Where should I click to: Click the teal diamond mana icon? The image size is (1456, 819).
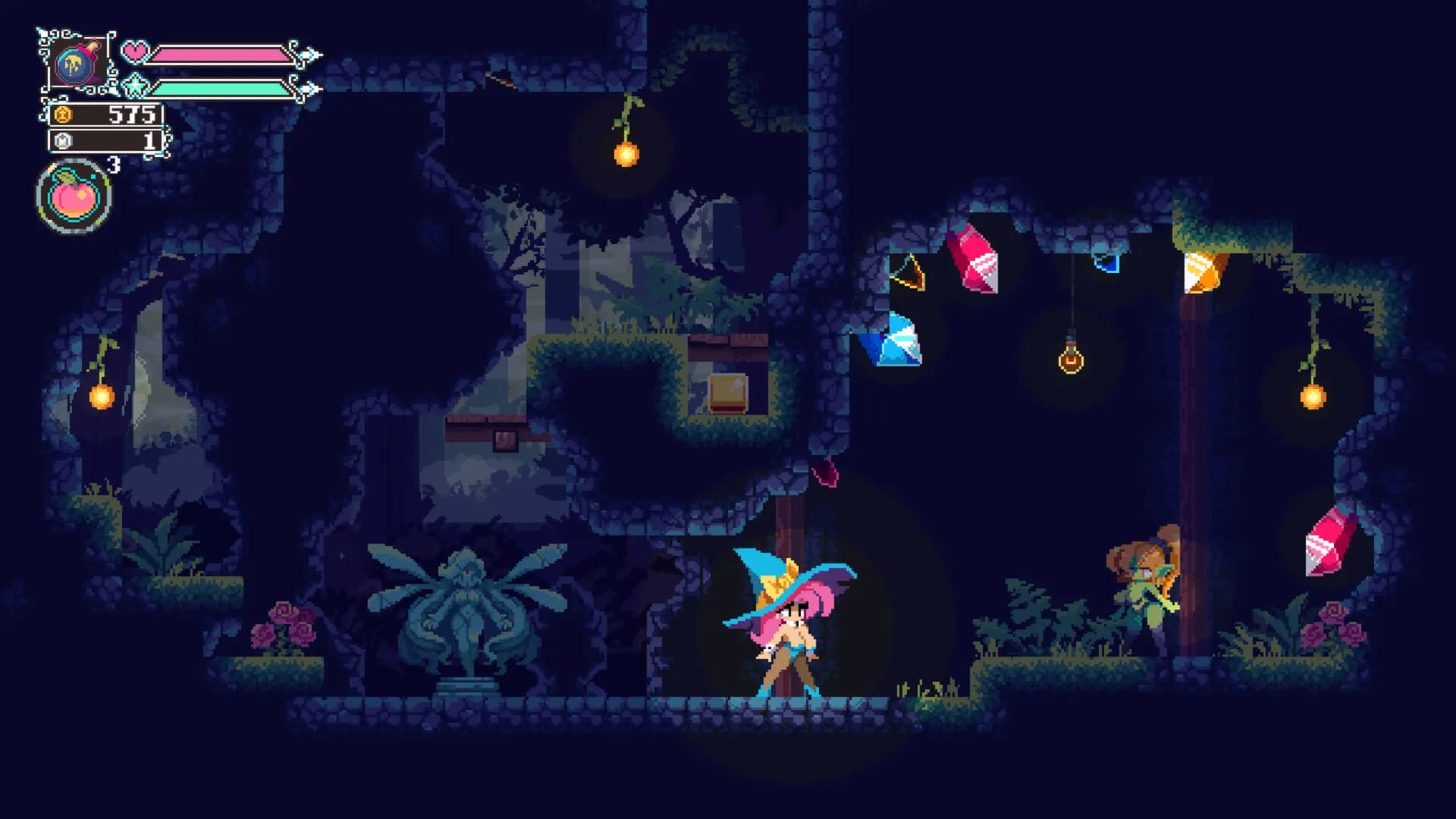tap(133, 86)
